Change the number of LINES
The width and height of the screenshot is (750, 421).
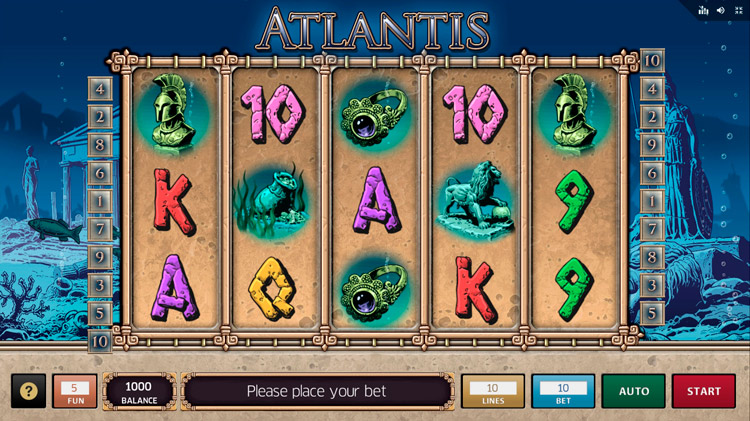[492, 391]
